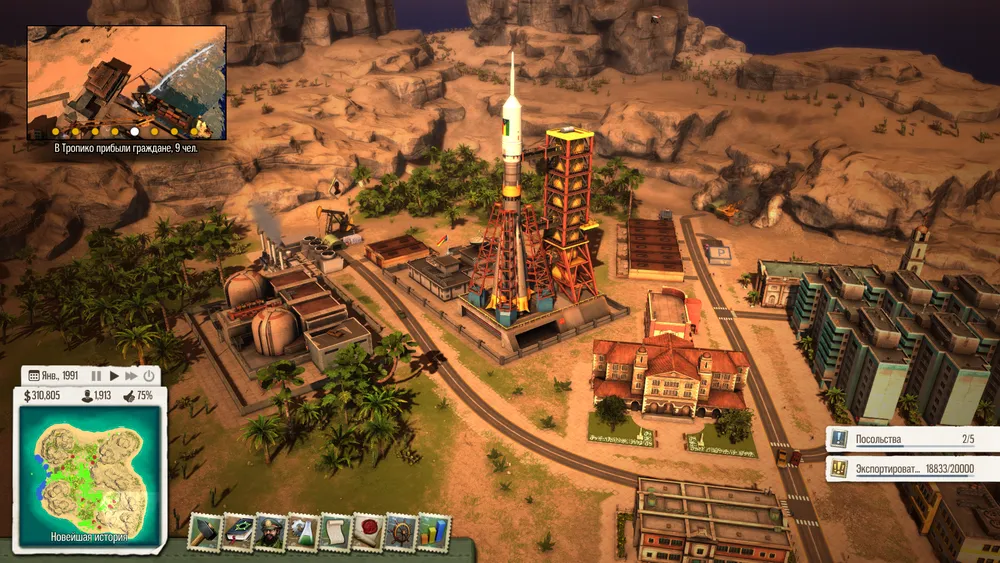Activate fast-forward game speed

click(x=131, y=376)
